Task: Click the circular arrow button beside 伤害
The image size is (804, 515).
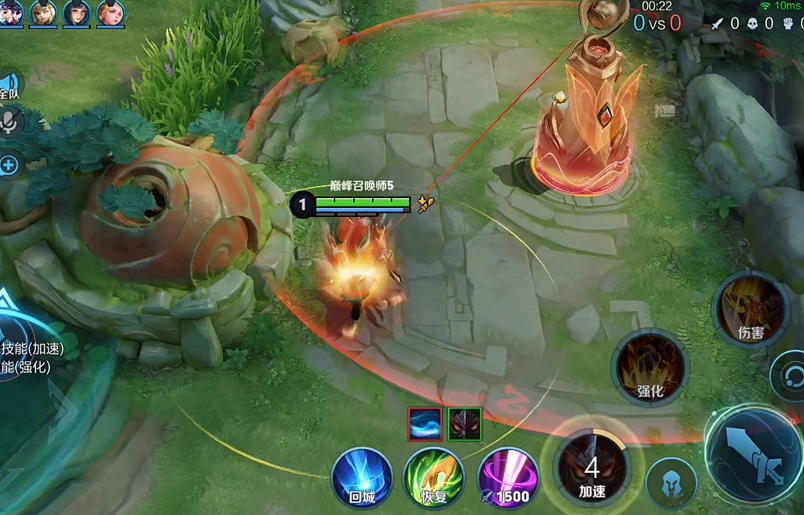Action: (x=790, y=376)
